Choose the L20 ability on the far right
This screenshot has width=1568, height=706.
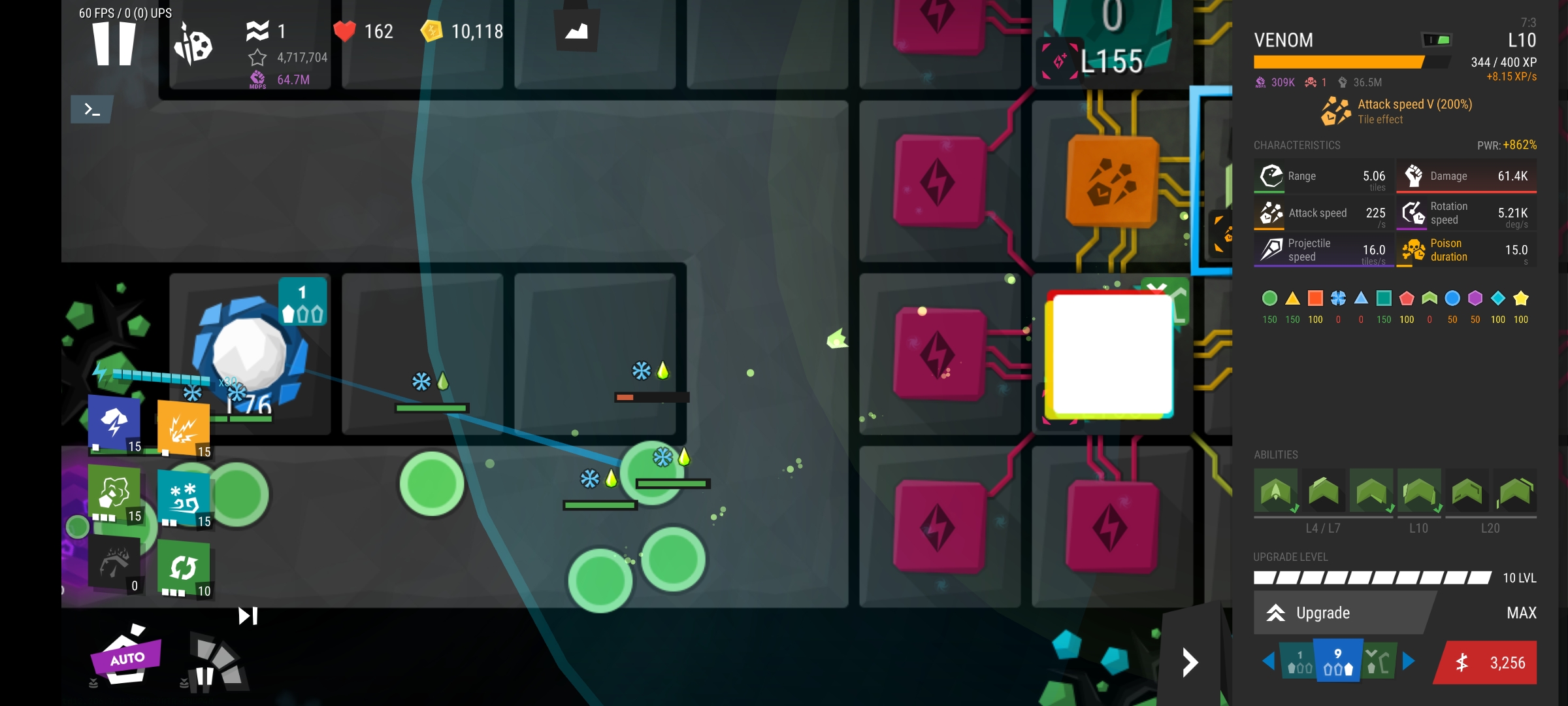[x=1514, y=492]
